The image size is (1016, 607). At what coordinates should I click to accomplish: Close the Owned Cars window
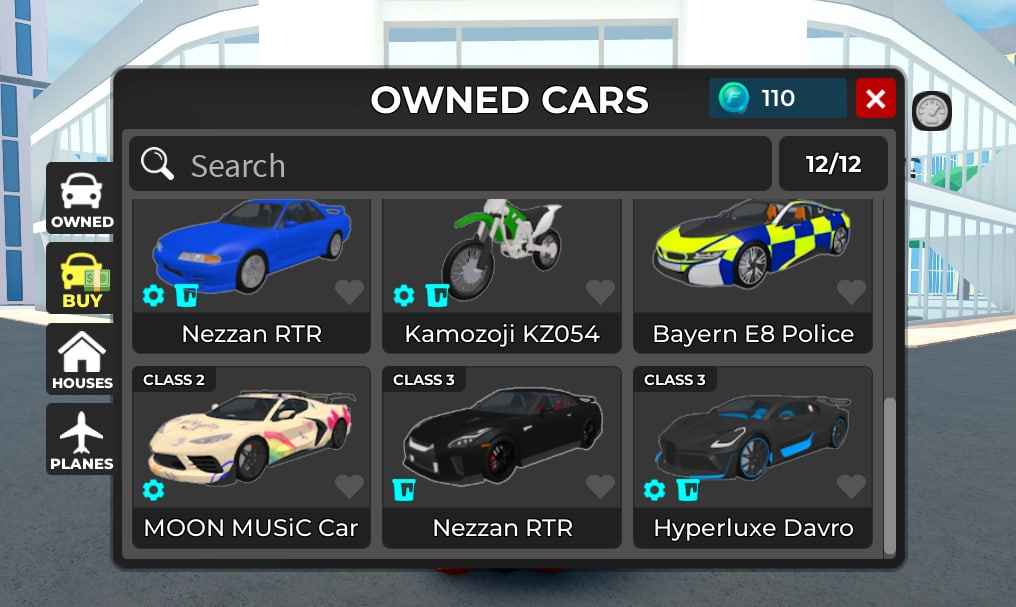click(876, 98)
